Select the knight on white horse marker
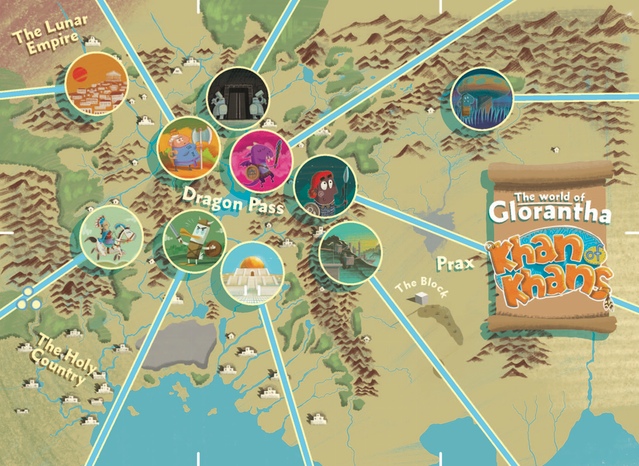The width and height of the screenshot is (639, 466). tap(111, 236)
